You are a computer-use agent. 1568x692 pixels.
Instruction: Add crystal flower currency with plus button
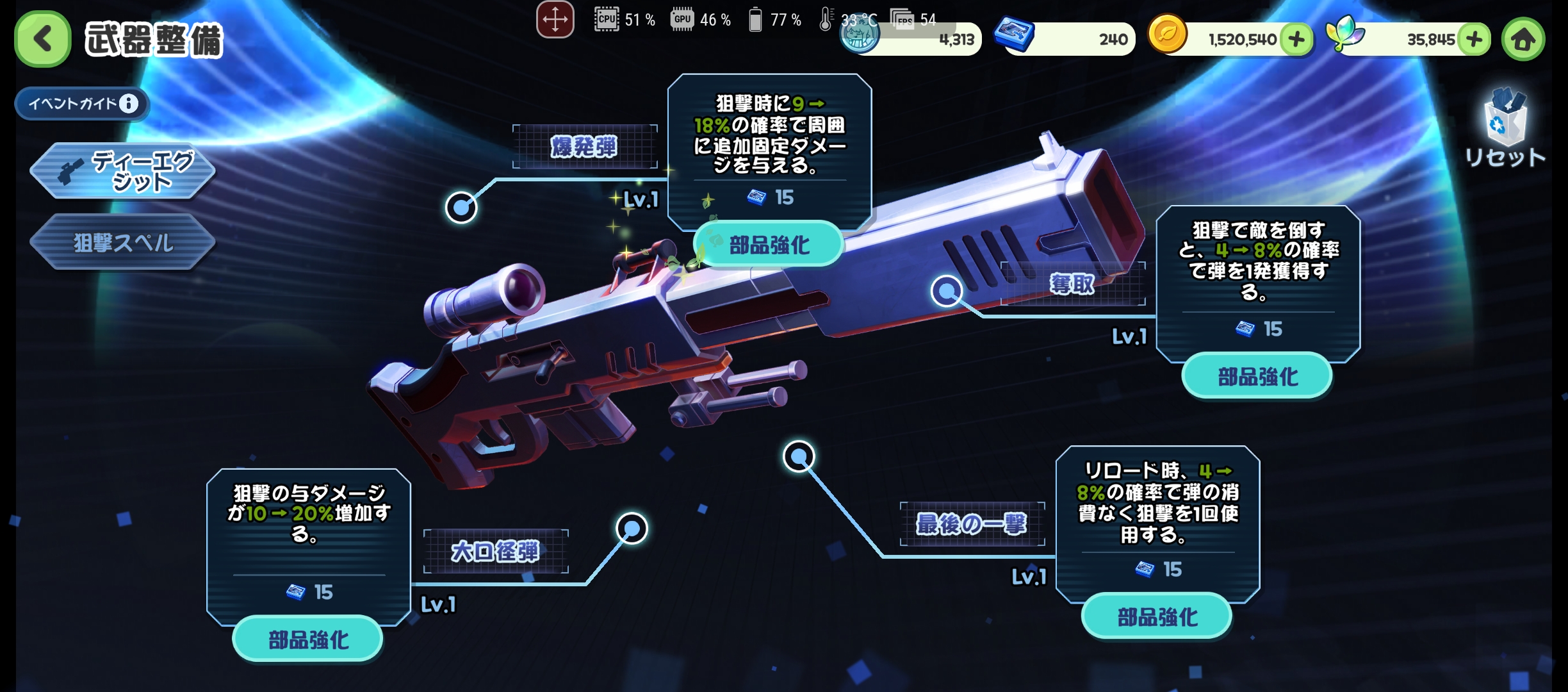1474,40
